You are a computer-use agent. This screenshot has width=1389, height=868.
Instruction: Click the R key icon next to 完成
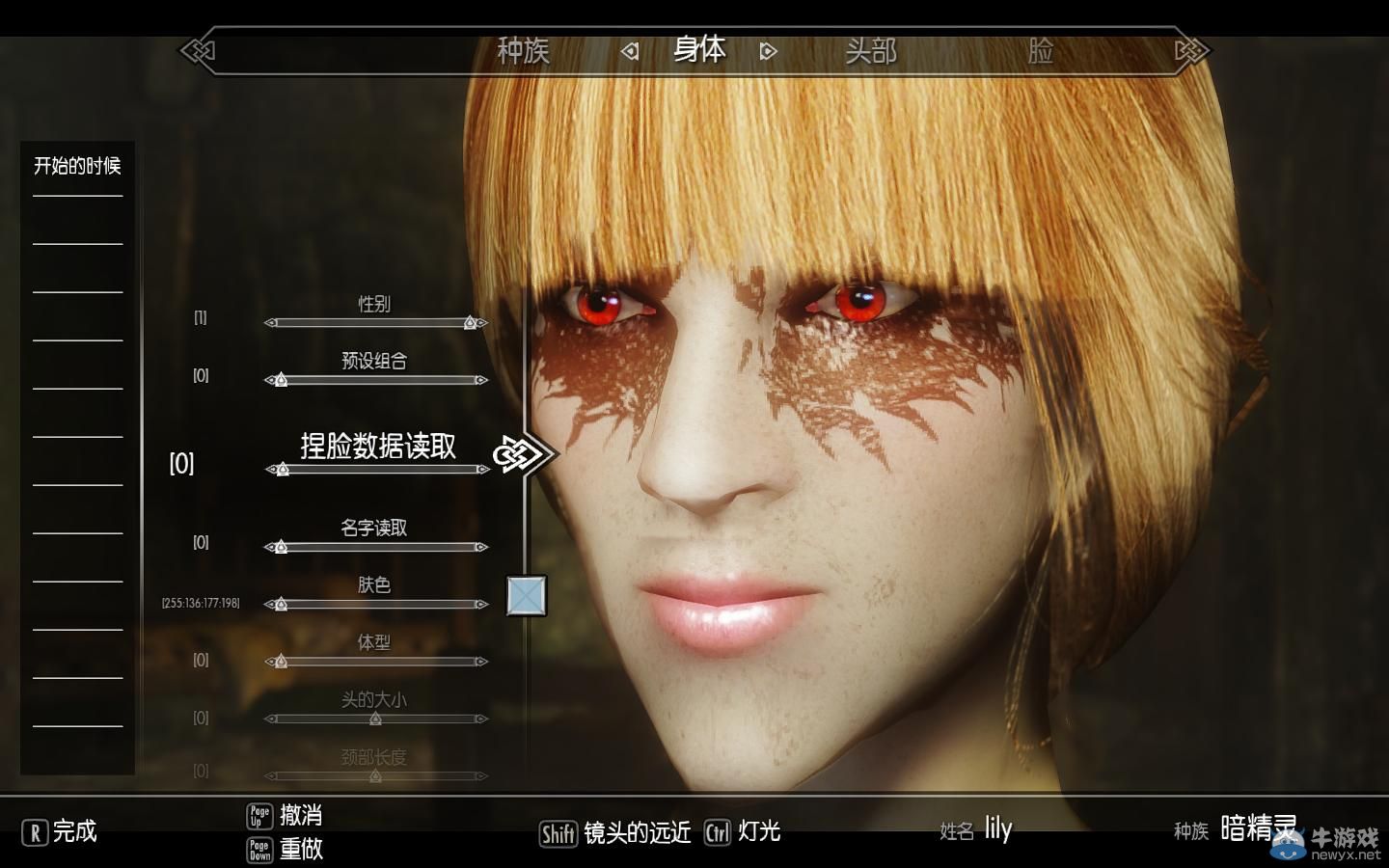35,831
